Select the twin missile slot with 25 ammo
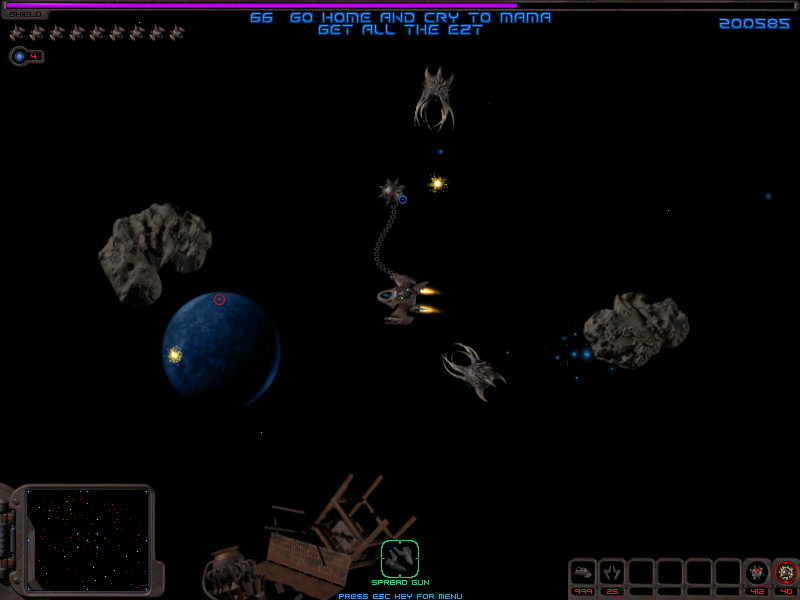The image size is (800, 600). [x=612, y=572]
